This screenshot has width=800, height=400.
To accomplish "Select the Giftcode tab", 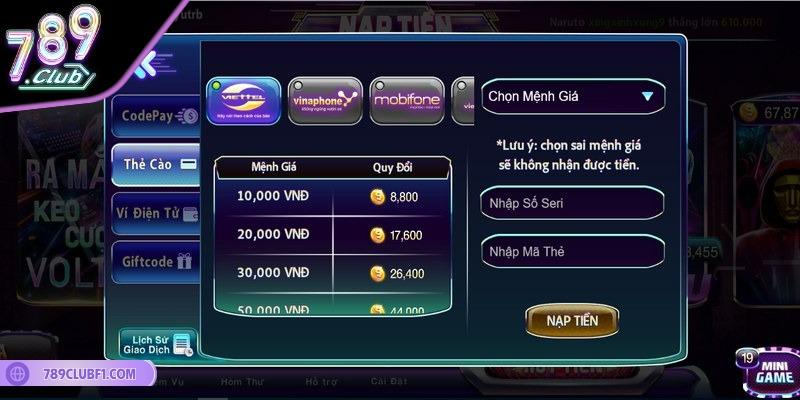I will (x=157, y=260).
